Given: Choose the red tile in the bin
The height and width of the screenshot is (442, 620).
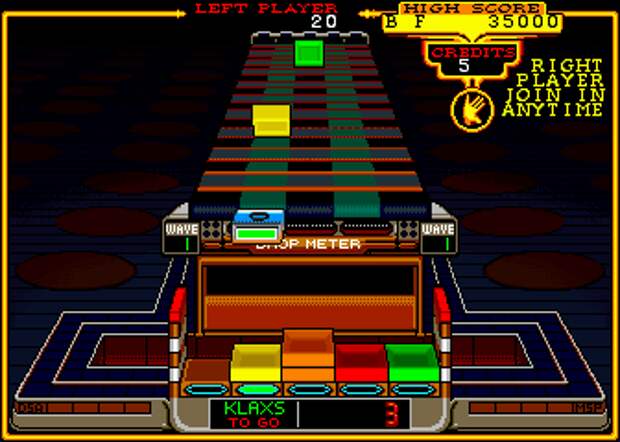Looking at the screenshot, I should (x=361, y=362).
